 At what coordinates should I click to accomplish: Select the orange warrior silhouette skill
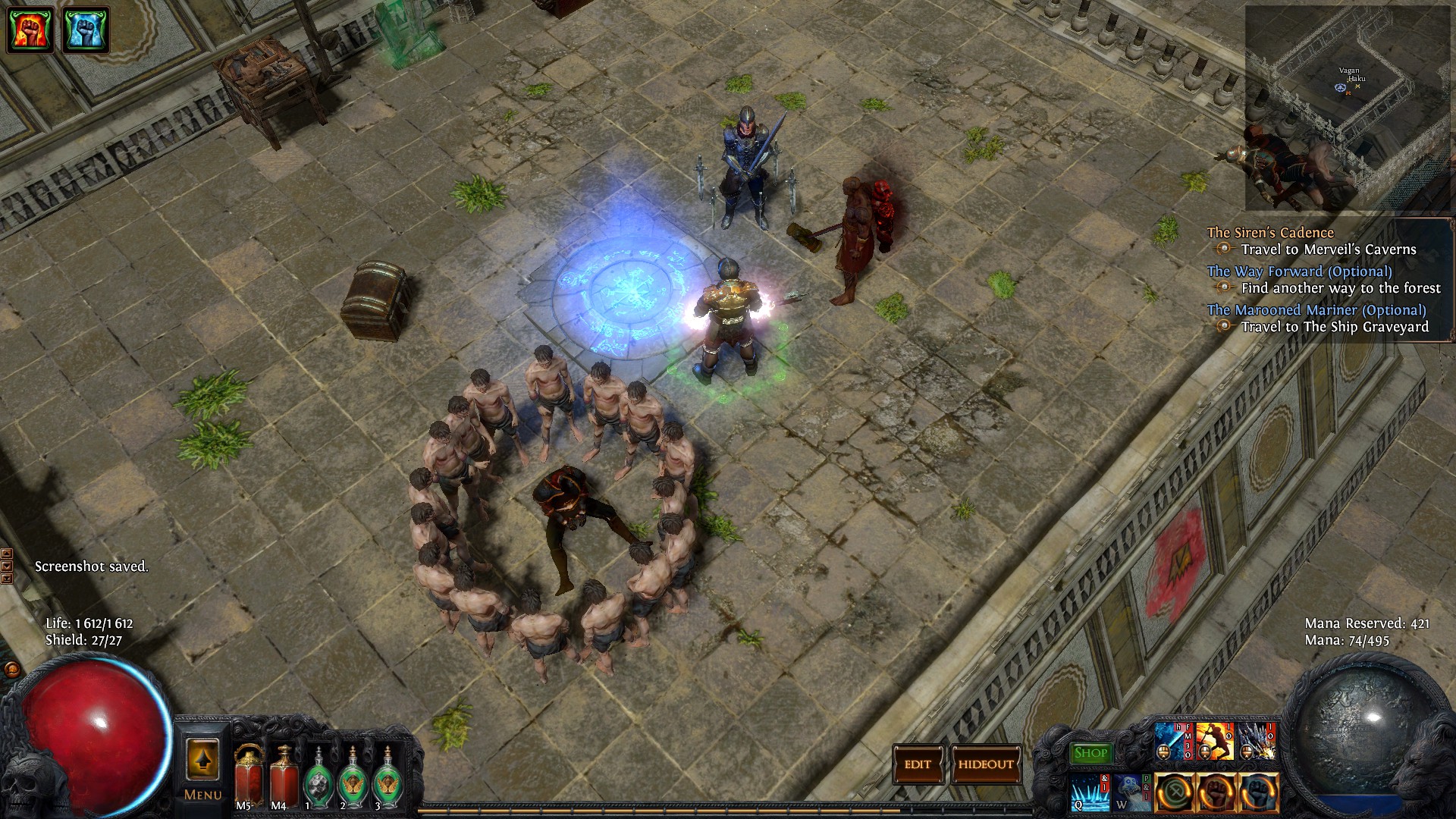(x=1214, y=742)
